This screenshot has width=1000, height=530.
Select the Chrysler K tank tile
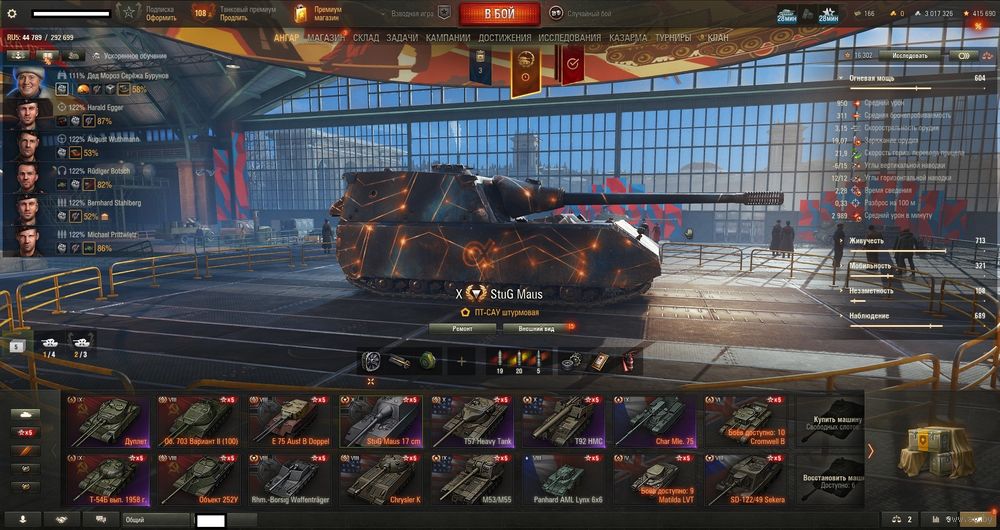377,479
